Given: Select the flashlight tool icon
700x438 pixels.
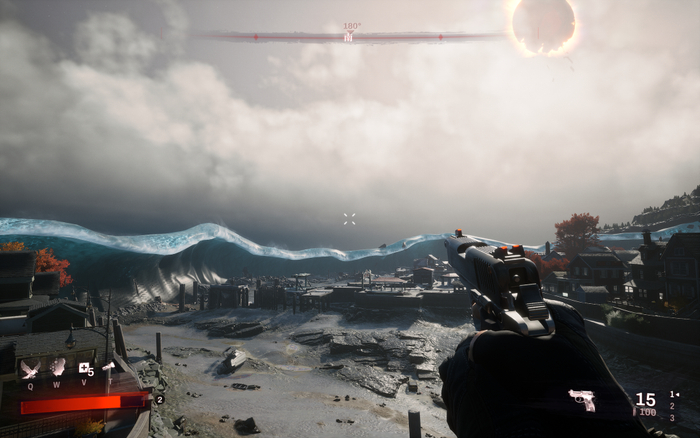Looking at the screenshot, I should (x=107, y=367).
